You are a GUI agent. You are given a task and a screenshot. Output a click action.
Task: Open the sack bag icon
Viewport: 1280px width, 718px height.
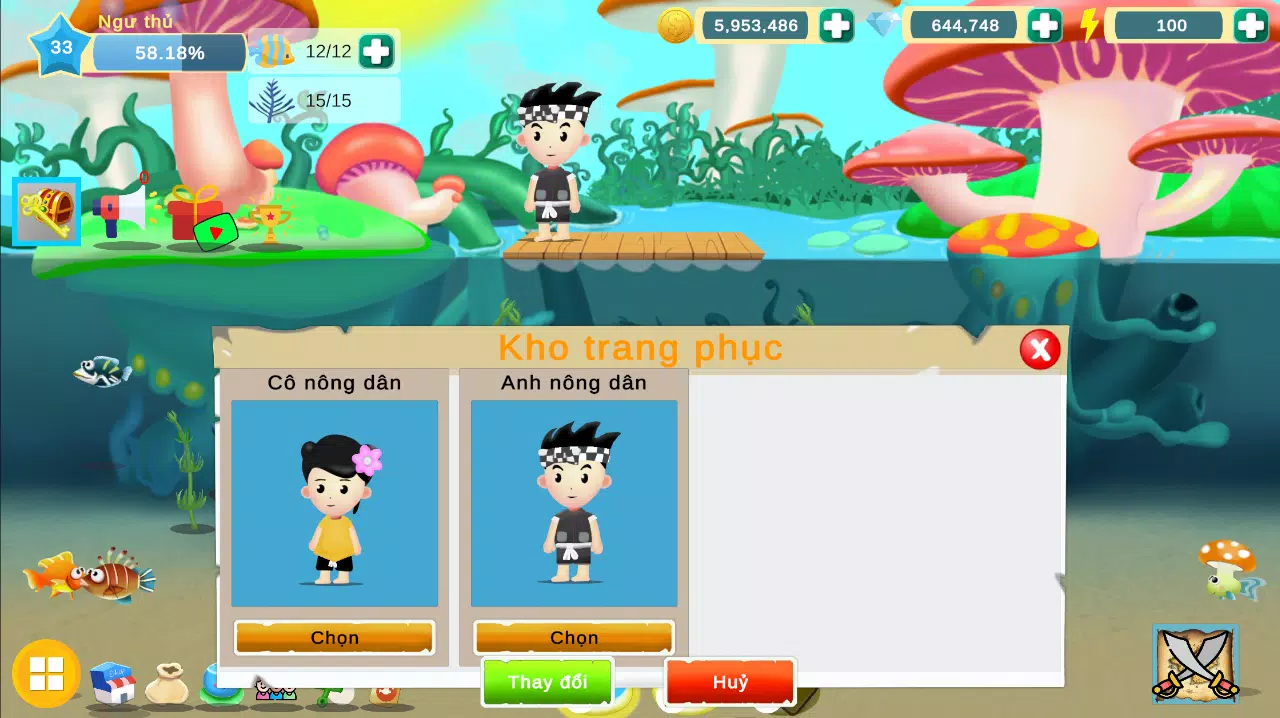click(x=167, y=685)
